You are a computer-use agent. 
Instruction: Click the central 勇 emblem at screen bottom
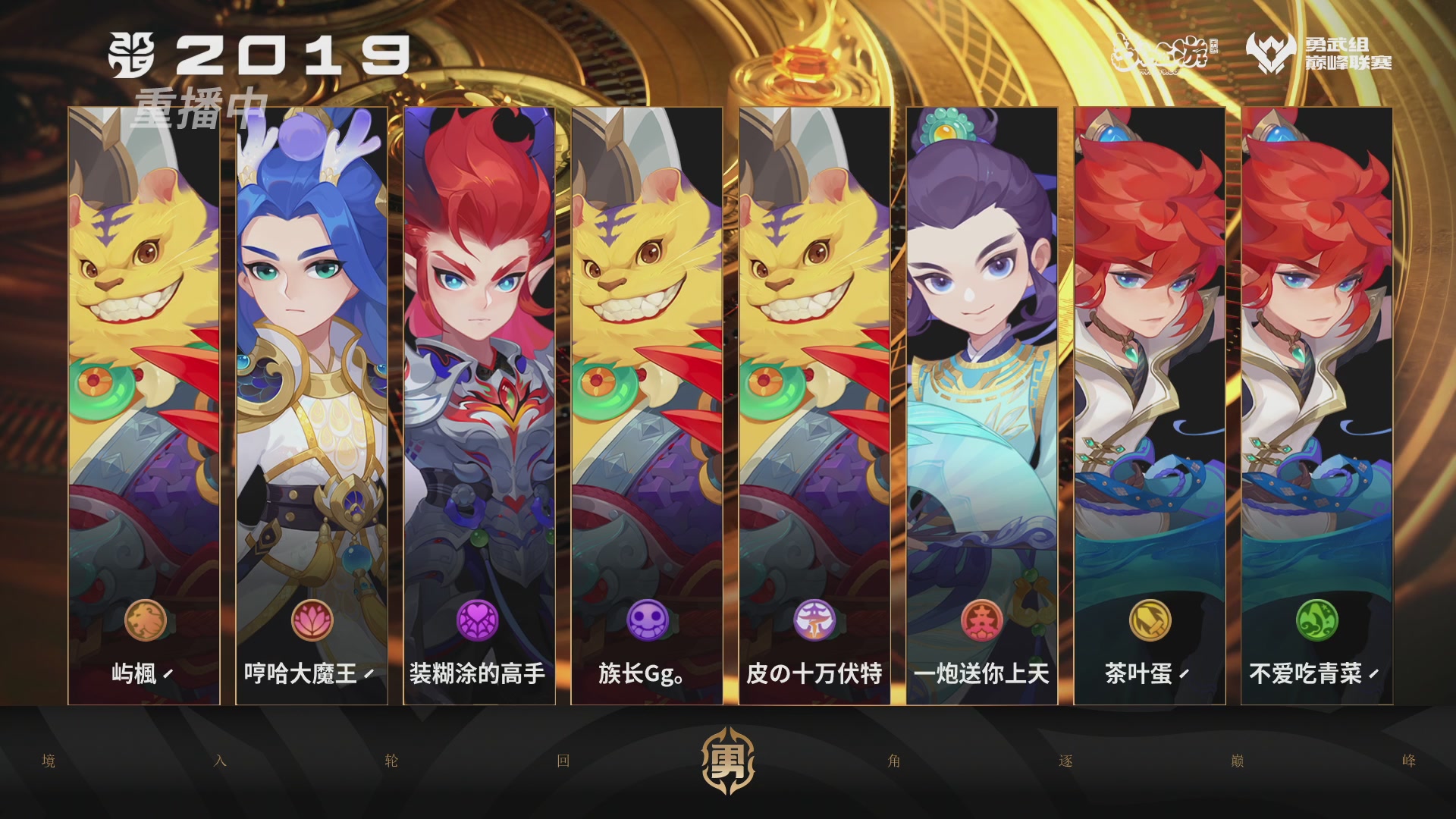click(x=728, y=758)
